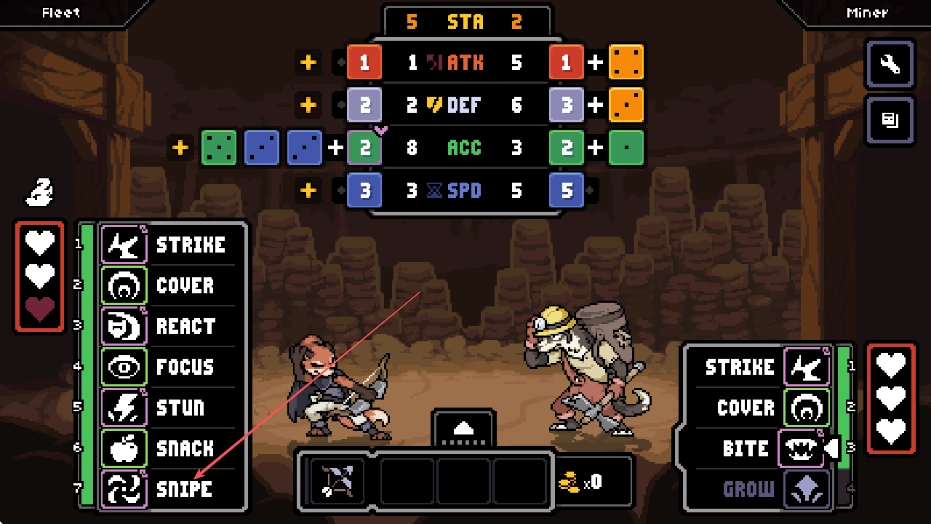Inspect the Miner's Cover action
Image resolution: width=931 pixels, height=524 pixels.
[x=765, y=408]
